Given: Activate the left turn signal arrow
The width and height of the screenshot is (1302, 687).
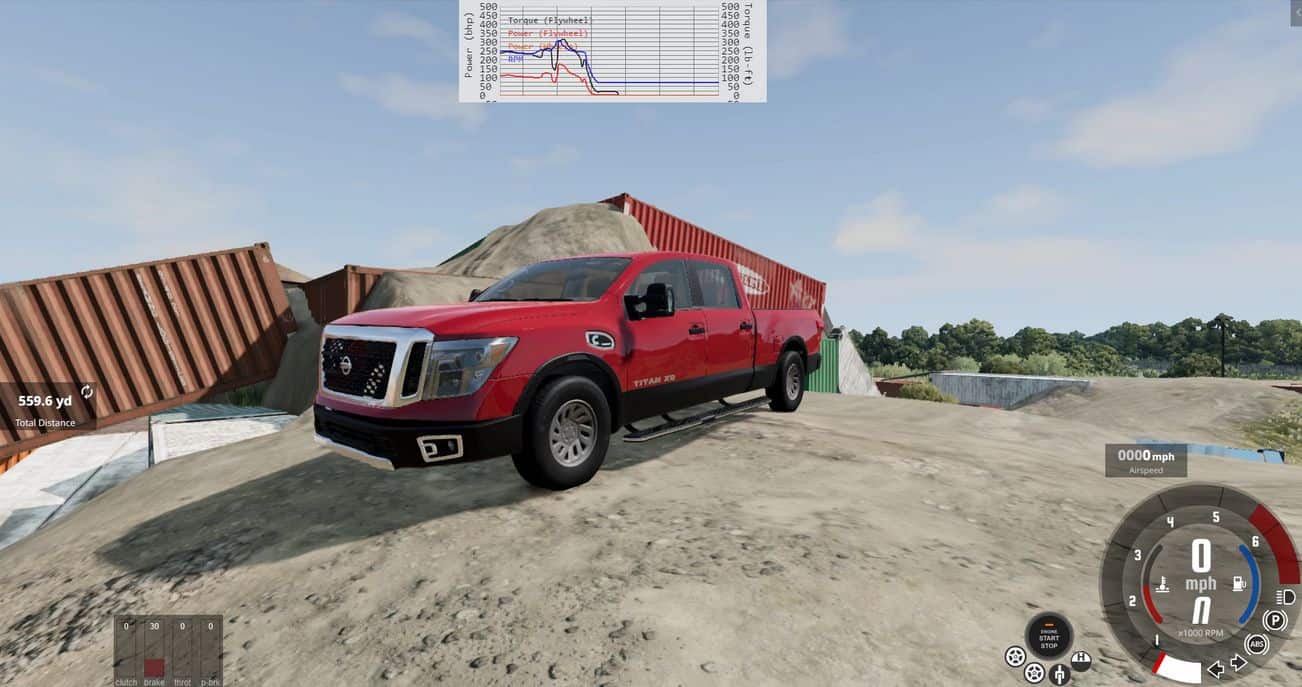Looking at the screenshot, I should click(x=1216, y=669).
